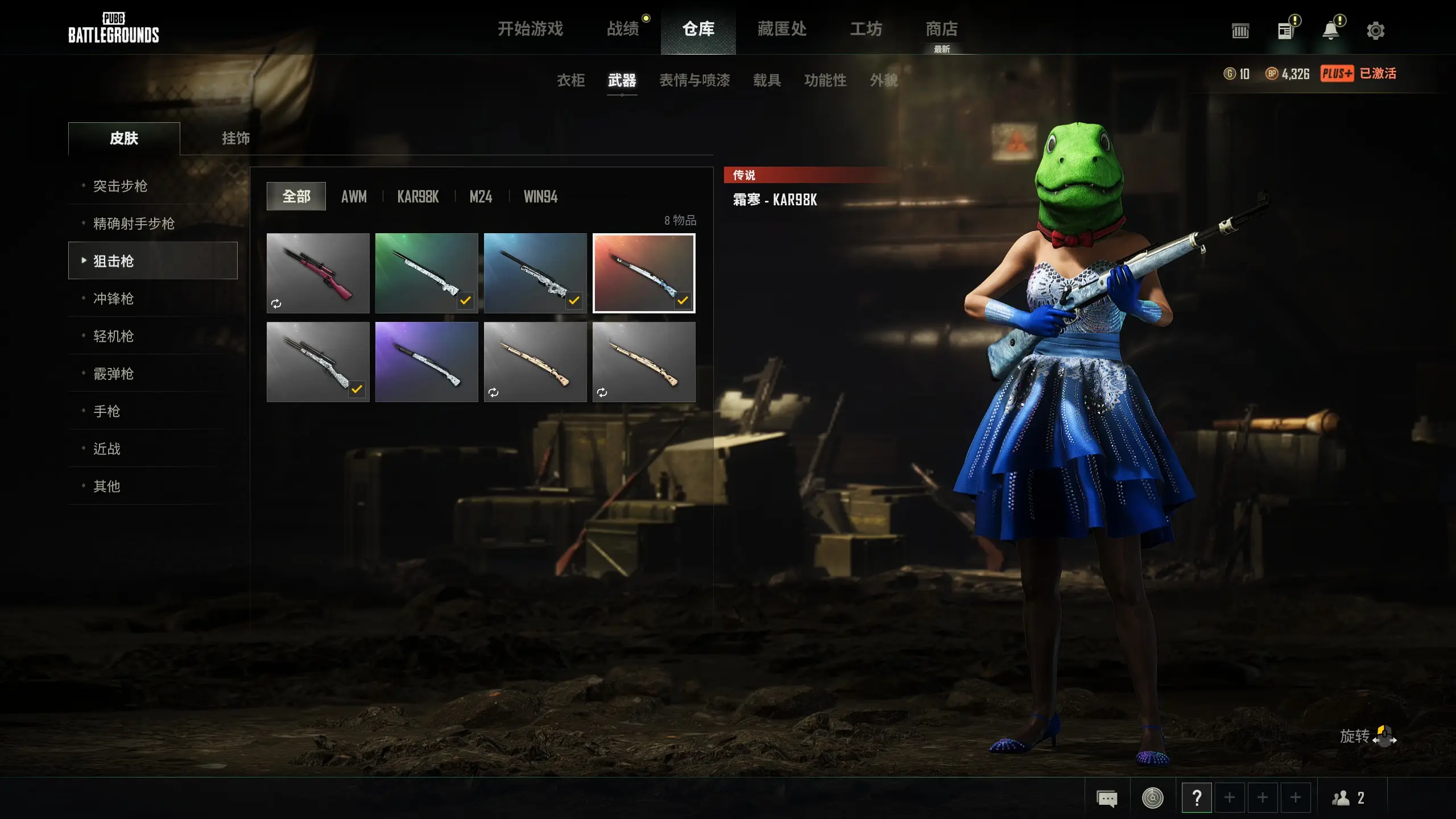Open the 表情与喷漆 emotes sub-tab

point(694,80)
